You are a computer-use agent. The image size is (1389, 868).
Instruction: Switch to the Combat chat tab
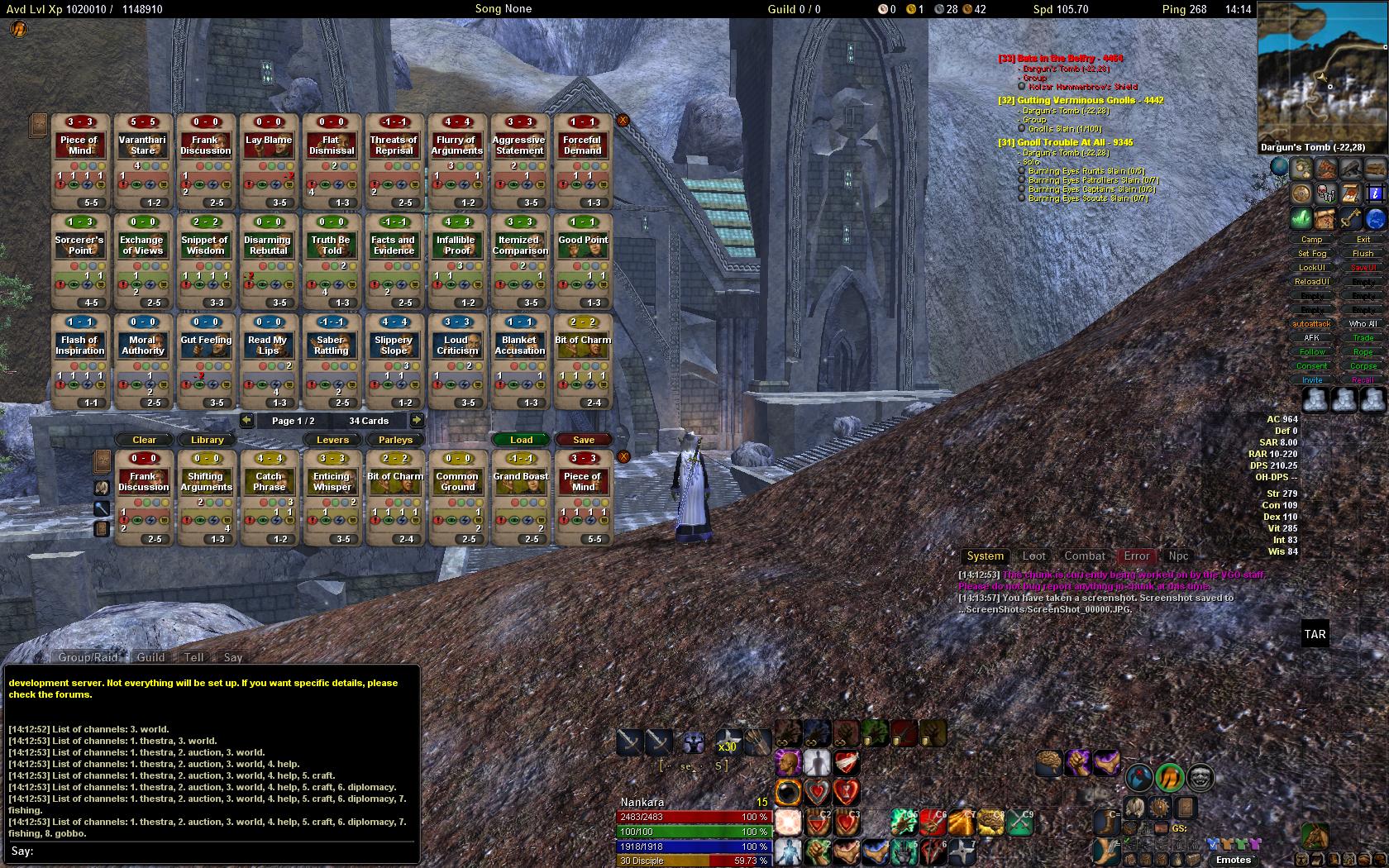click(1084, 556)
